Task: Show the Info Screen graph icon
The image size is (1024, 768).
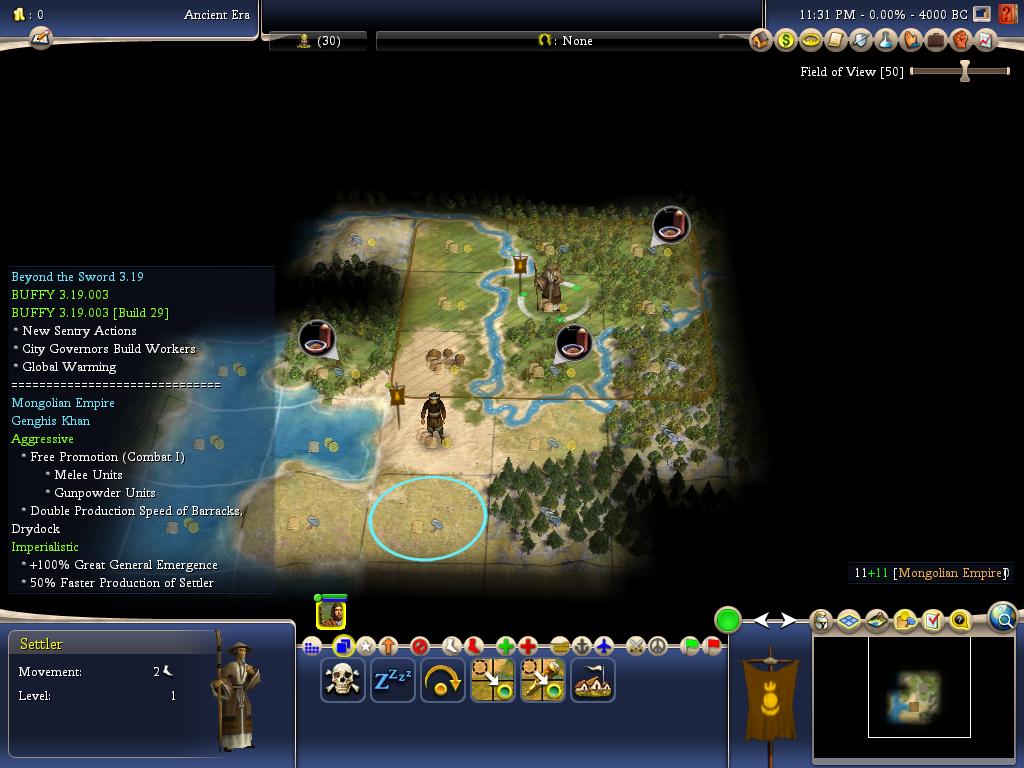Action: tap(986, 41)
